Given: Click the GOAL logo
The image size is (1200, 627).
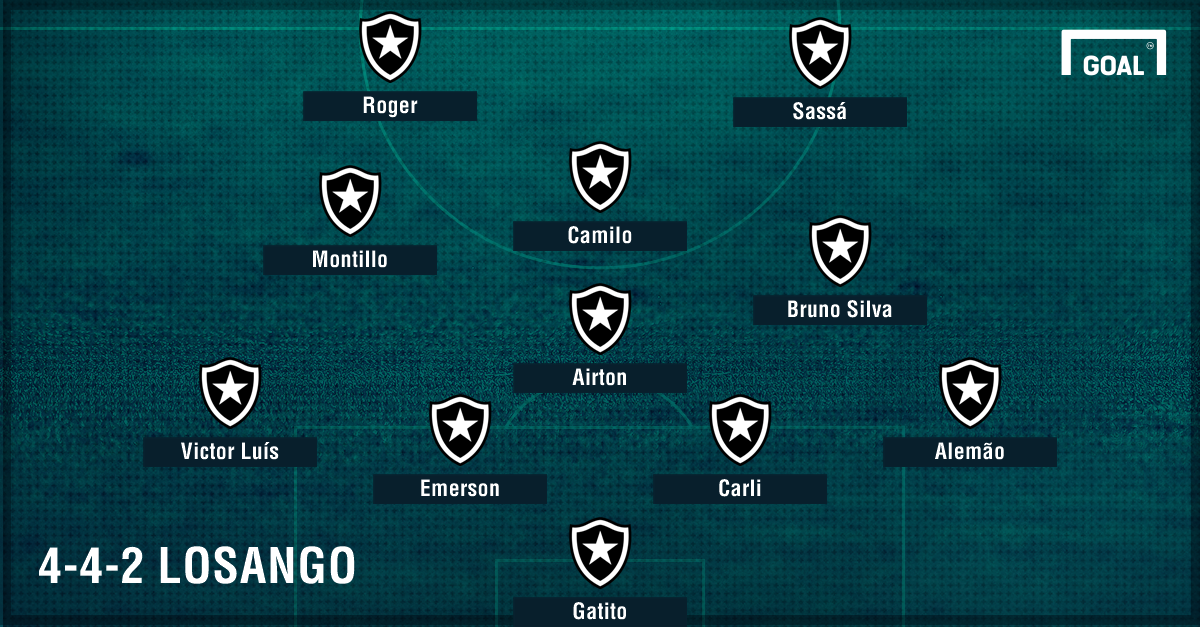Looking at the screenshot, I should [1113, 56].
